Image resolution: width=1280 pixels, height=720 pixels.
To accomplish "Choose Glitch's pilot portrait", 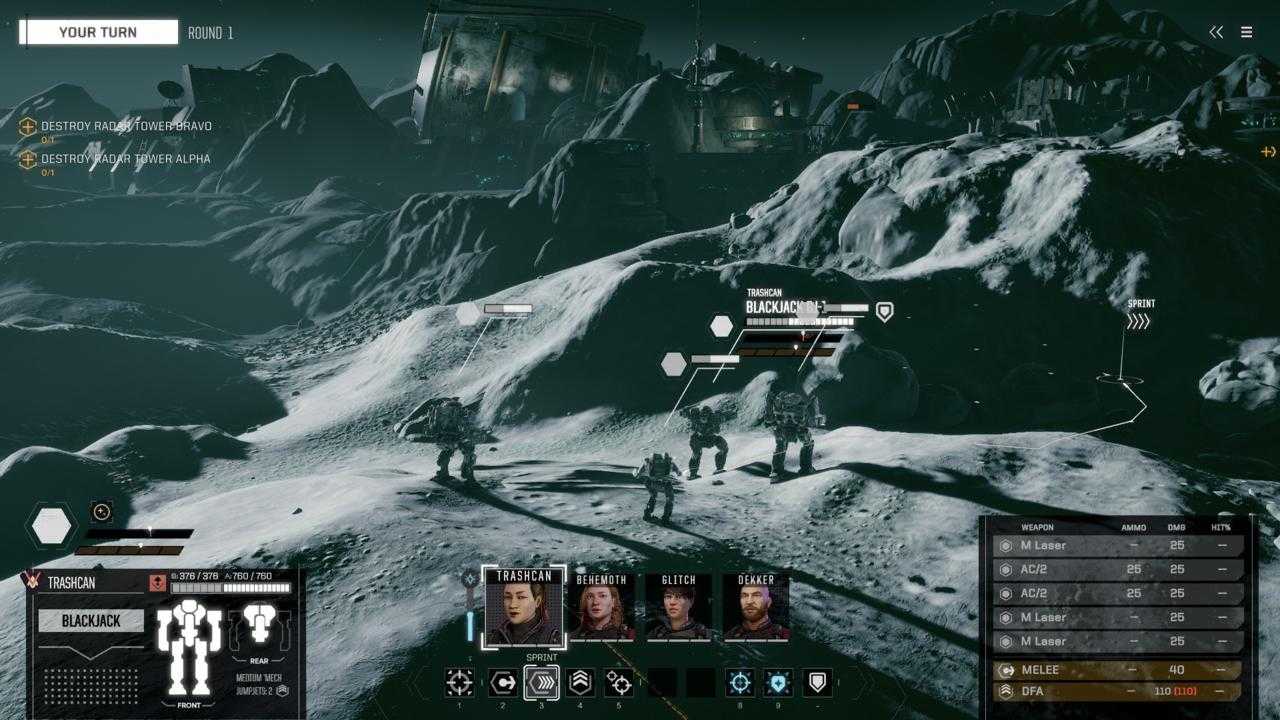I will tap(678, 606).
